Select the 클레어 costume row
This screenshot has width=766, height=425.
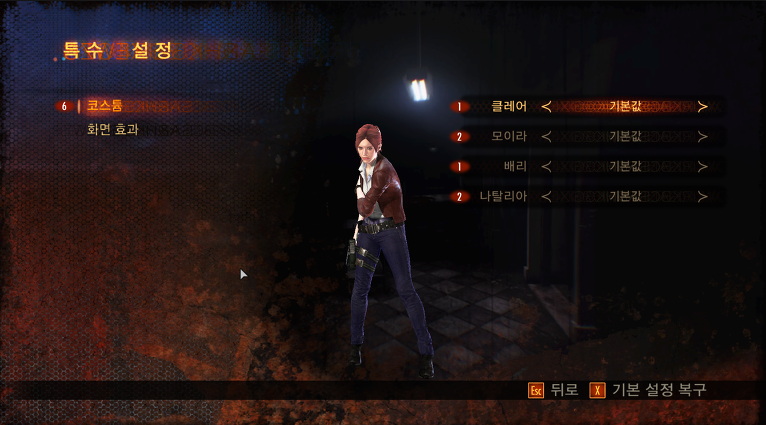pyautogui.click(x=508, y=106)
